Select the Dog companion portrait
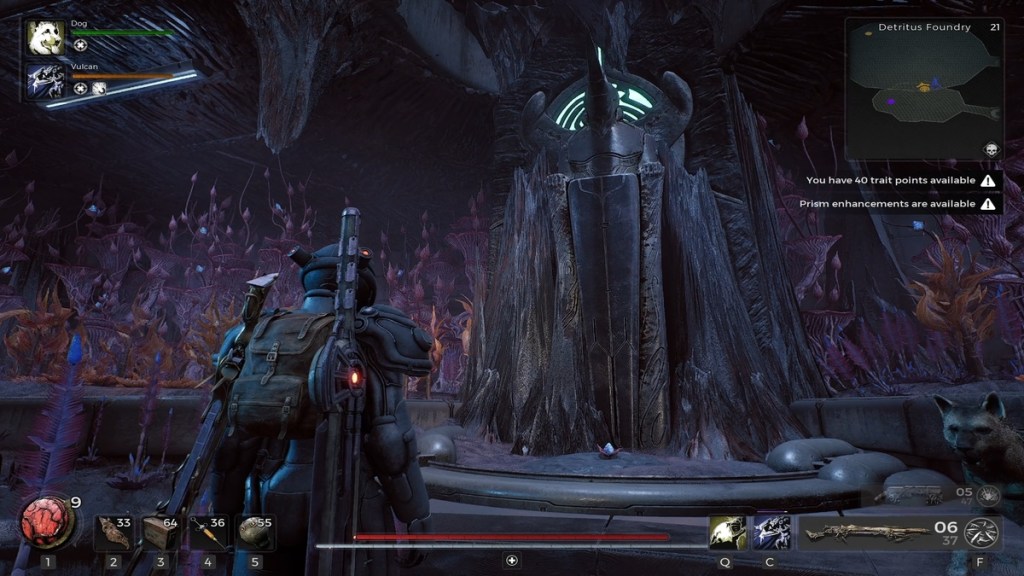This screenshot has width=1024, height=576. pyautogui.click(x=46, y=39)
